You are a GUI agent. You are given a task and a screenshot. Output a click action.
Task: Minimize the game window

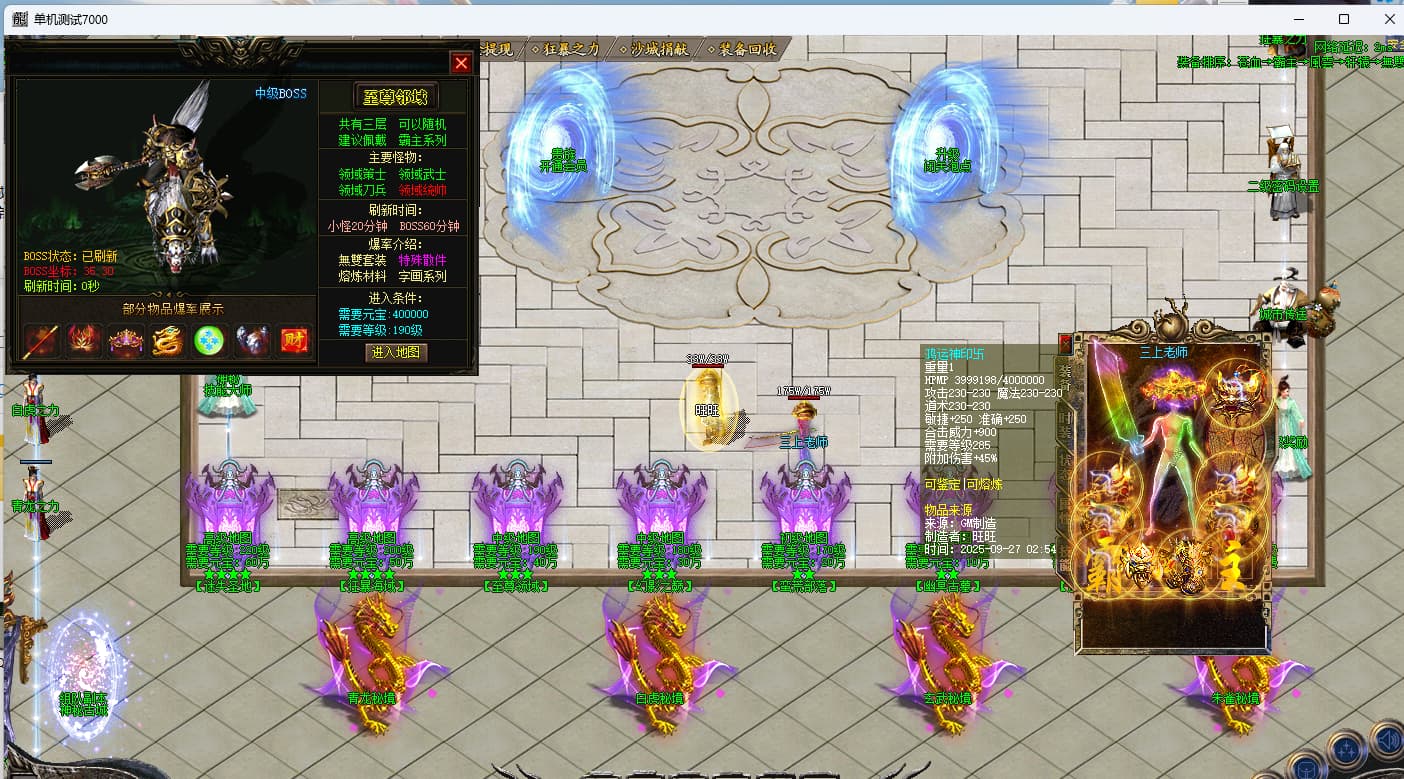pos(1298,19)
